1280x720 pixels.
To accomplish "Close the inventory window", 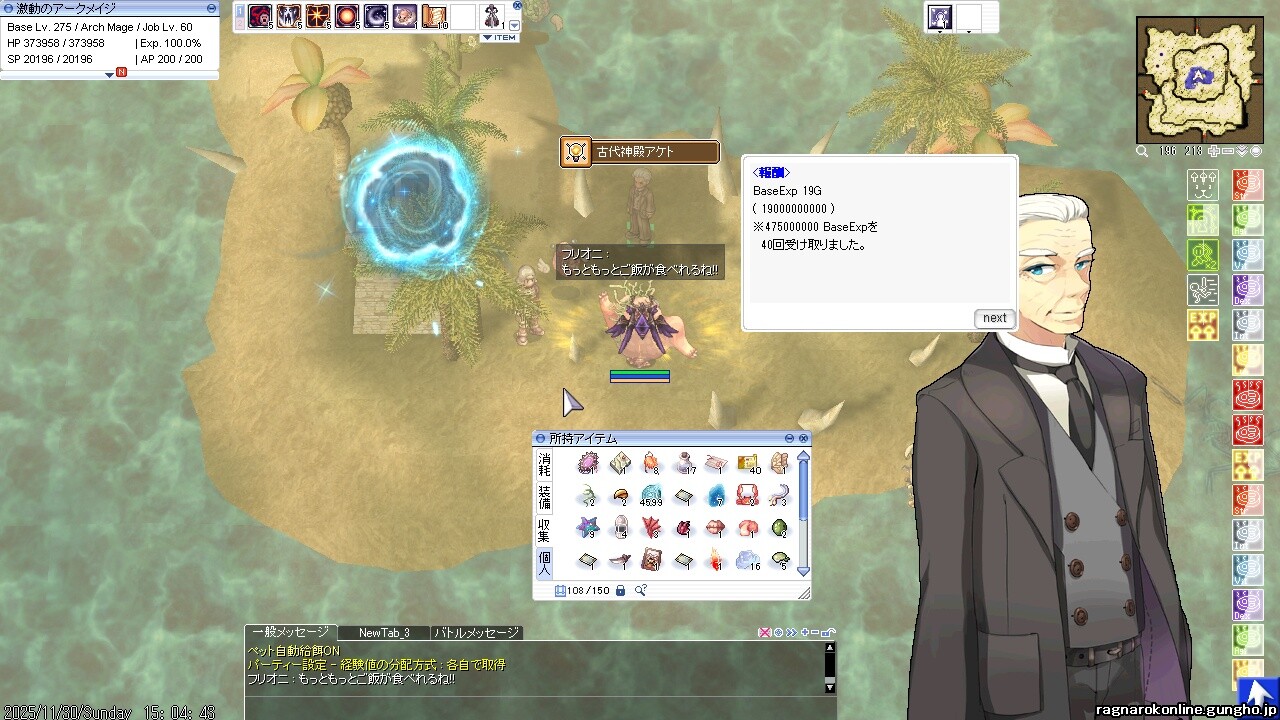I will (803, 439).
